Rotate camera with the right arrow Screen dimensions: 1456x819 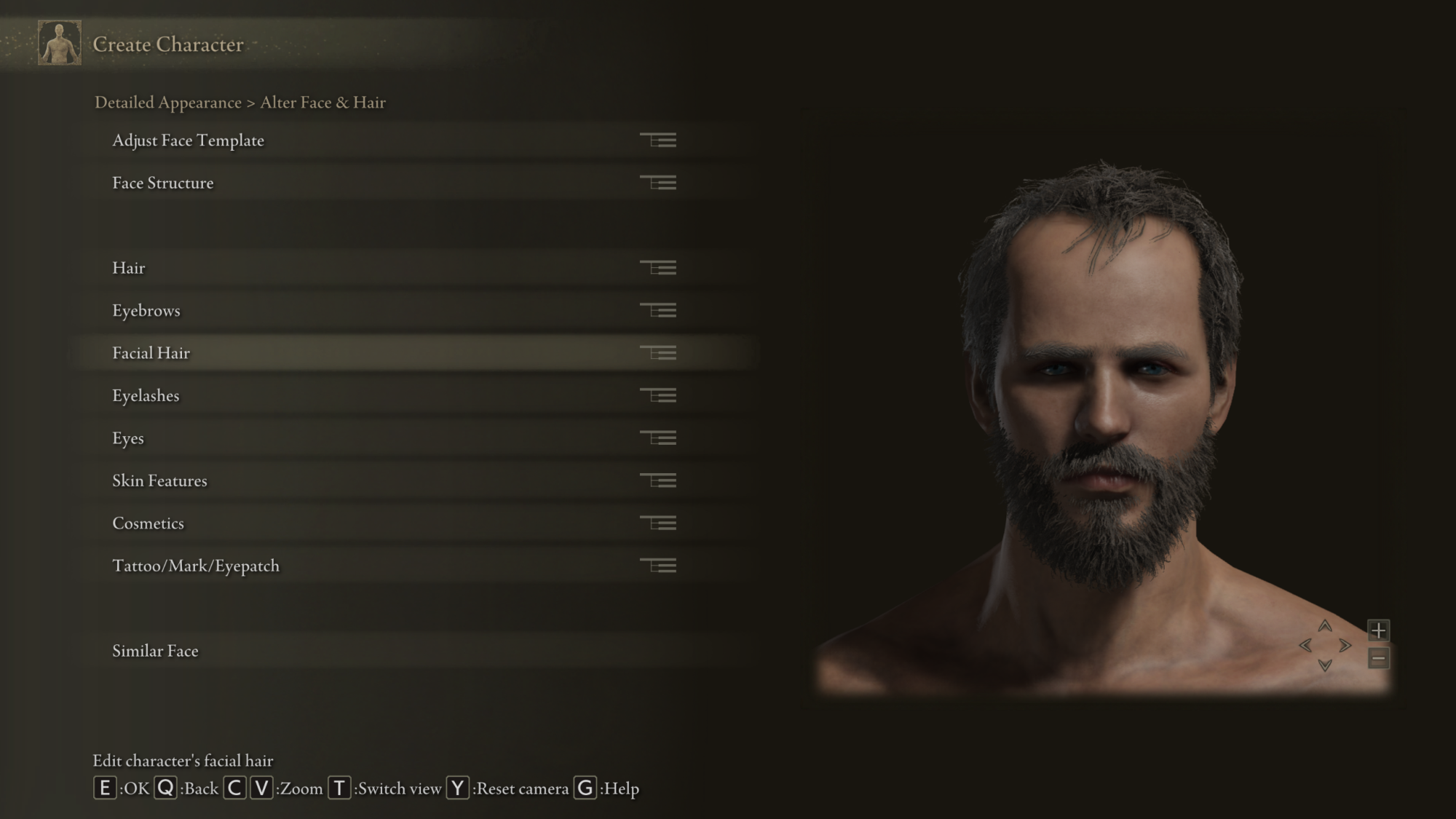click(1345, 646)
